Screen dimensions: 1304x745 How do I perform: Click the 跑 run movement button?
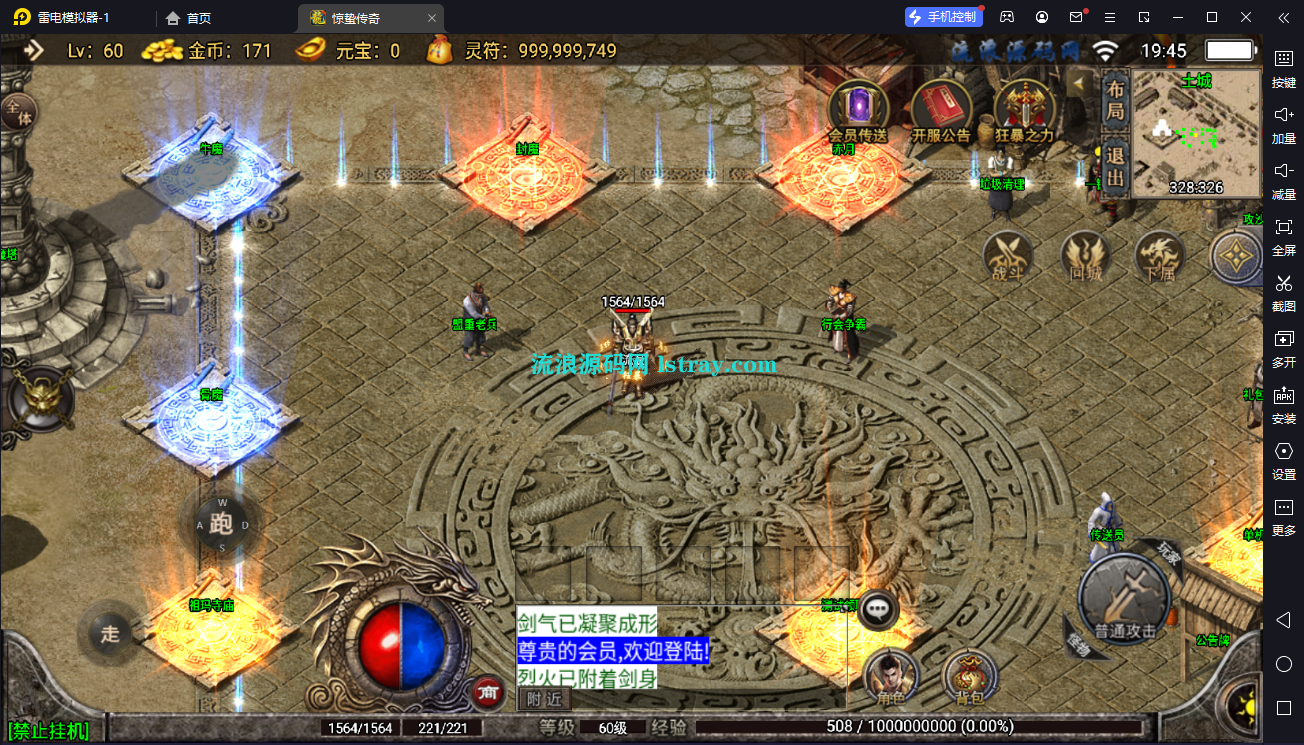(x=222, y=523)
